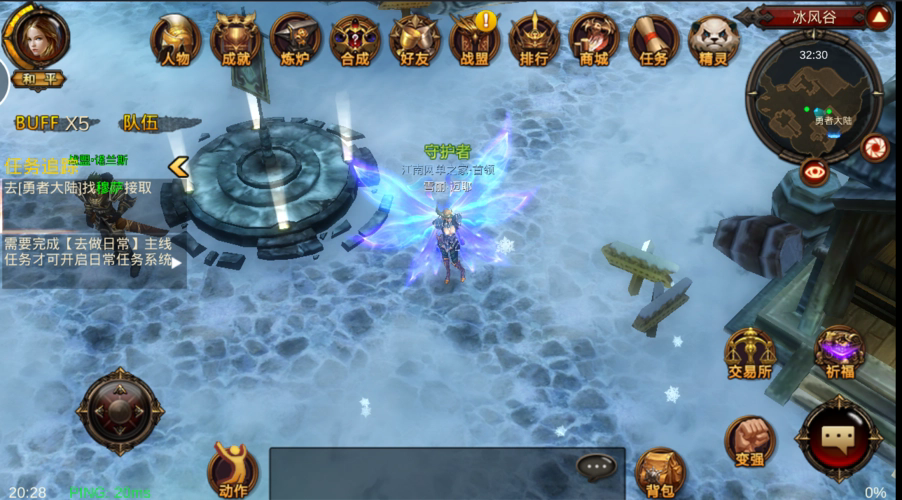Open the 变强 power-up menu

(750, 442)
